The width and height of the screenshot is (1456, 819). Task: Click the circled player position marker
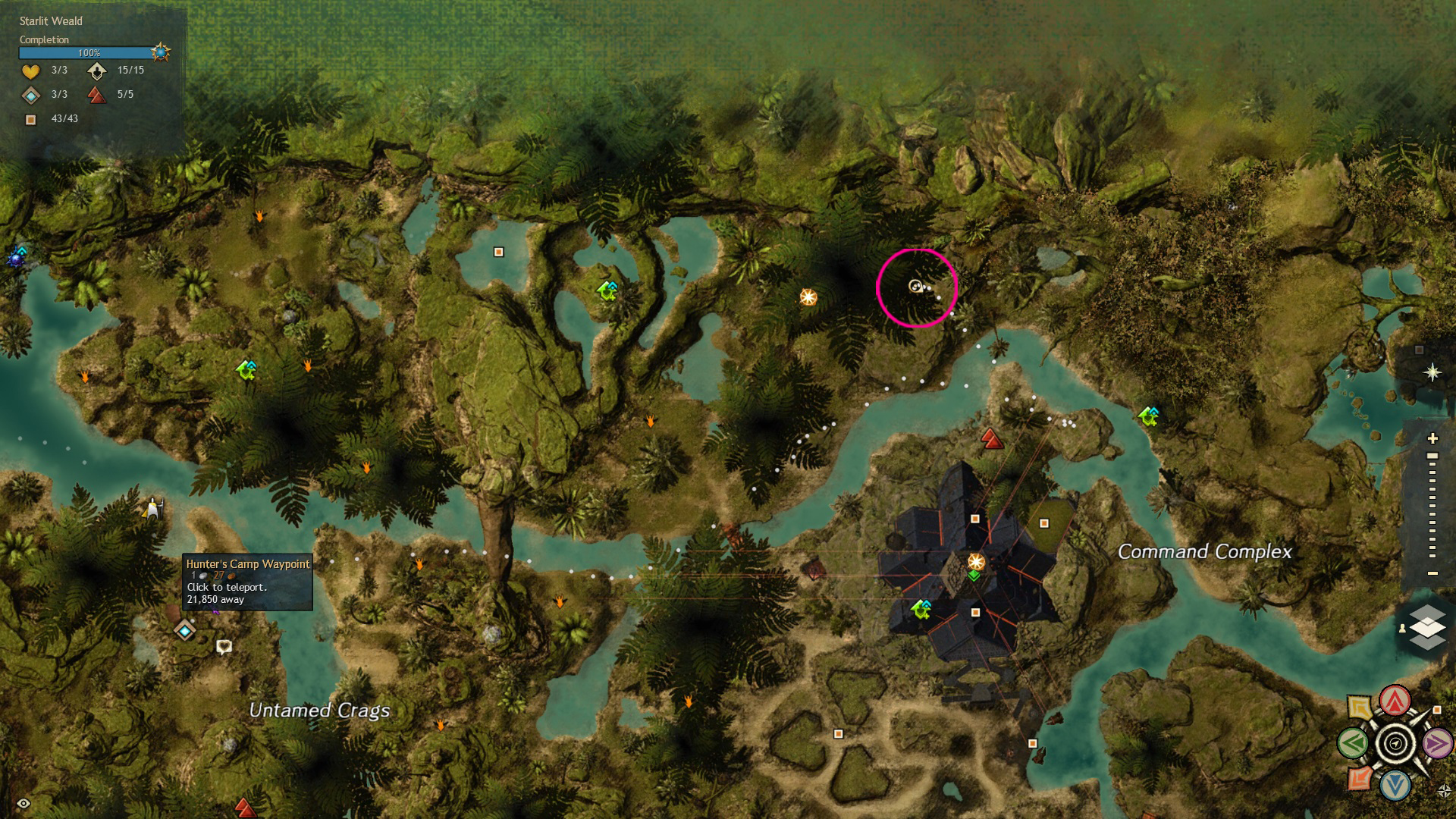click(x=915, y=287)
